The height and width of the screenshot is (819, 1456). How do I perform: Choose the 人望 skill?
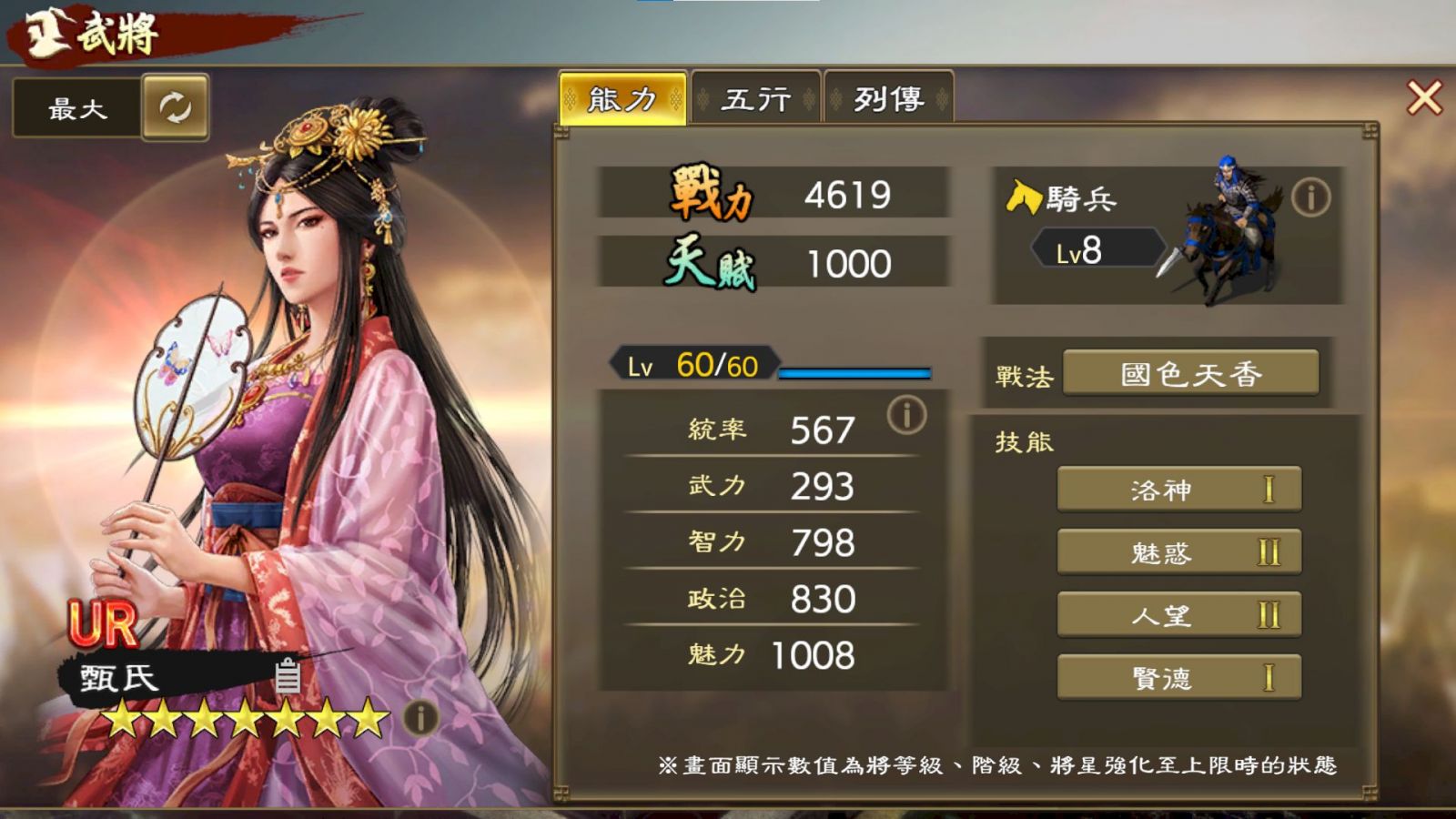(x=1178, y=615)
